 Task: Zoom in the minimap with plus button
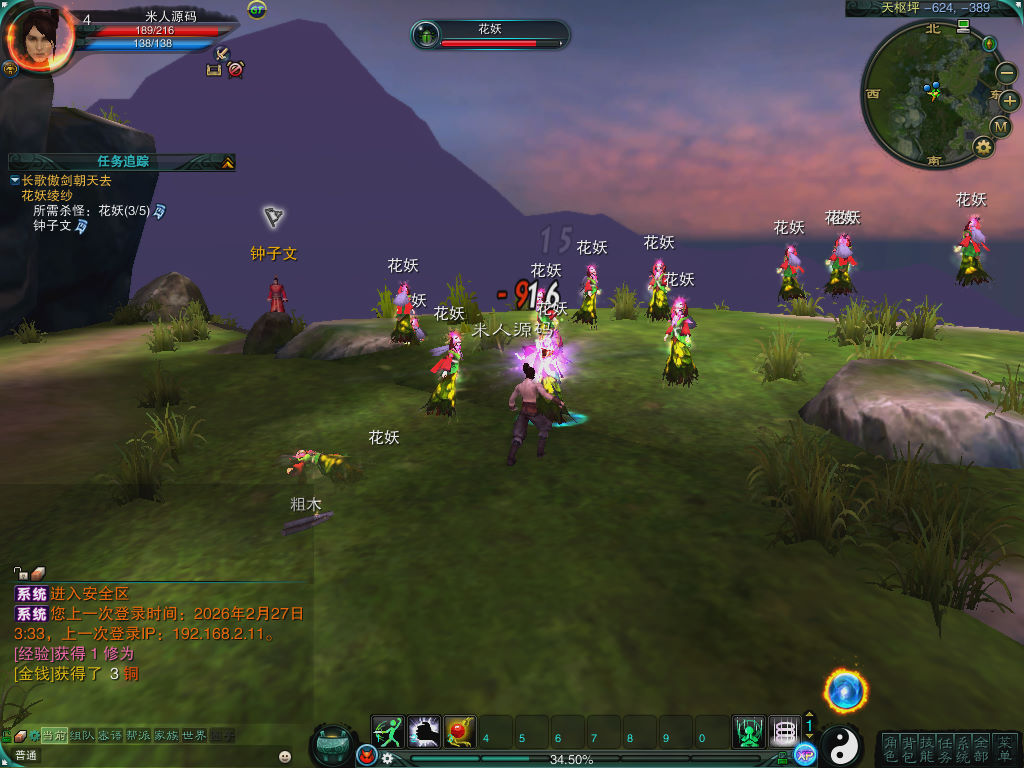tap(1009, 100)
